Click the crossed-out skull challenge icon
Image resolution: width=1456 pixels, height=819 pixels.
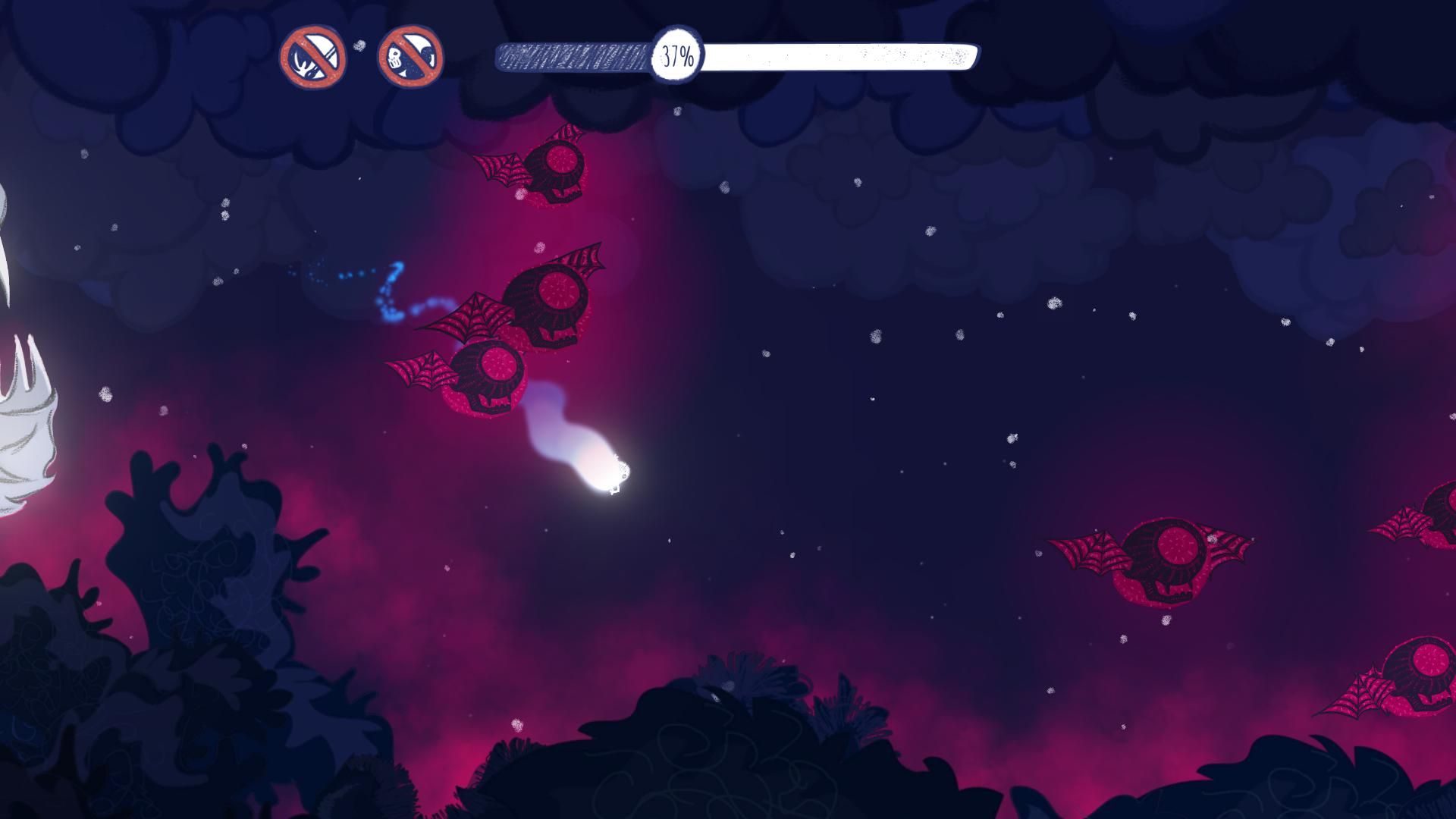410,58
